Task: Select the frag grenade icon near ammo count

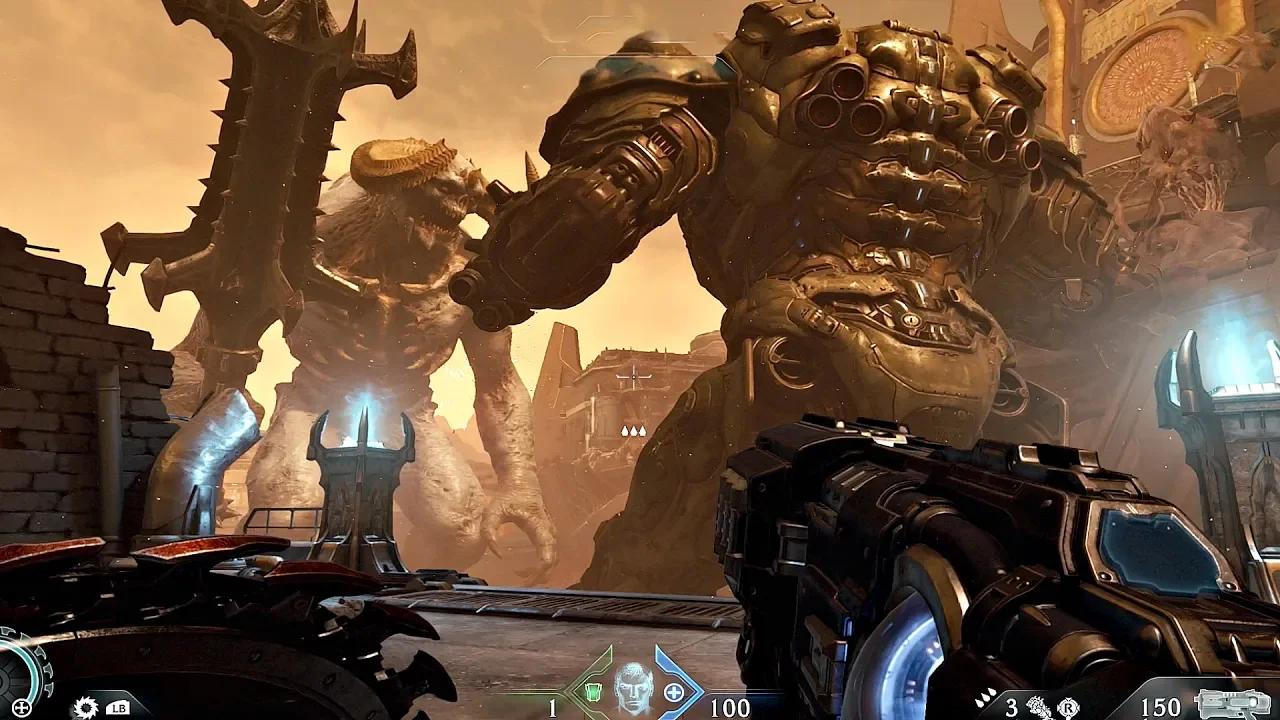Action: (x=1038, y=707)
